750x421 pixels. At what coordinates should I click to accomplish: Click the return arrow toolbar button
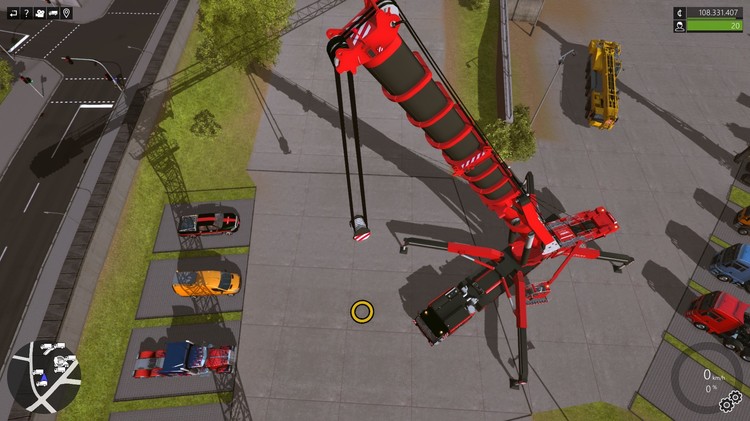pos(13,13)
